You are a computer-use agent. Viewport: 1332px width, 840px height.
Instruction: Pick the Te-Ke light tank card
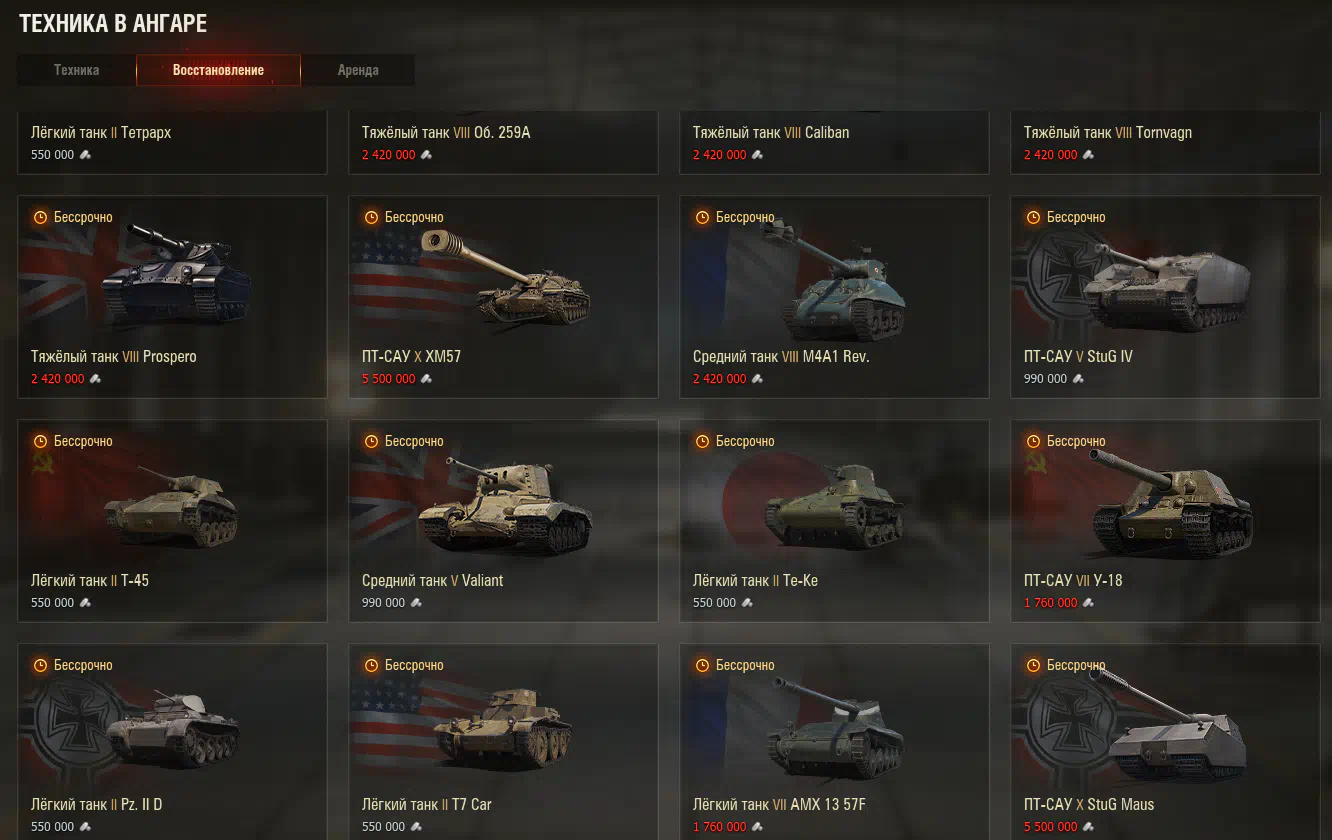coord(834,520)
